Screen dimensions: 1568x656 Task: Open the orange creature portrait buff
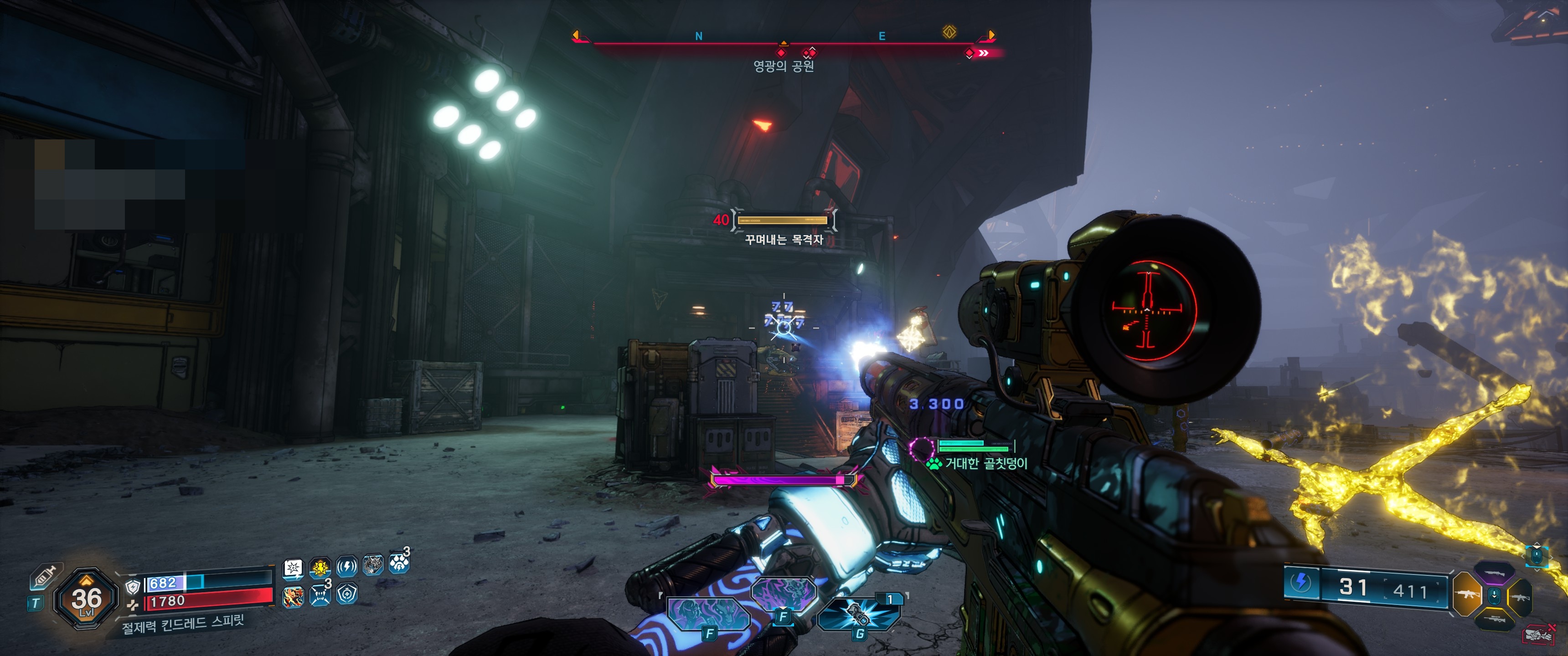pos(294,595)
